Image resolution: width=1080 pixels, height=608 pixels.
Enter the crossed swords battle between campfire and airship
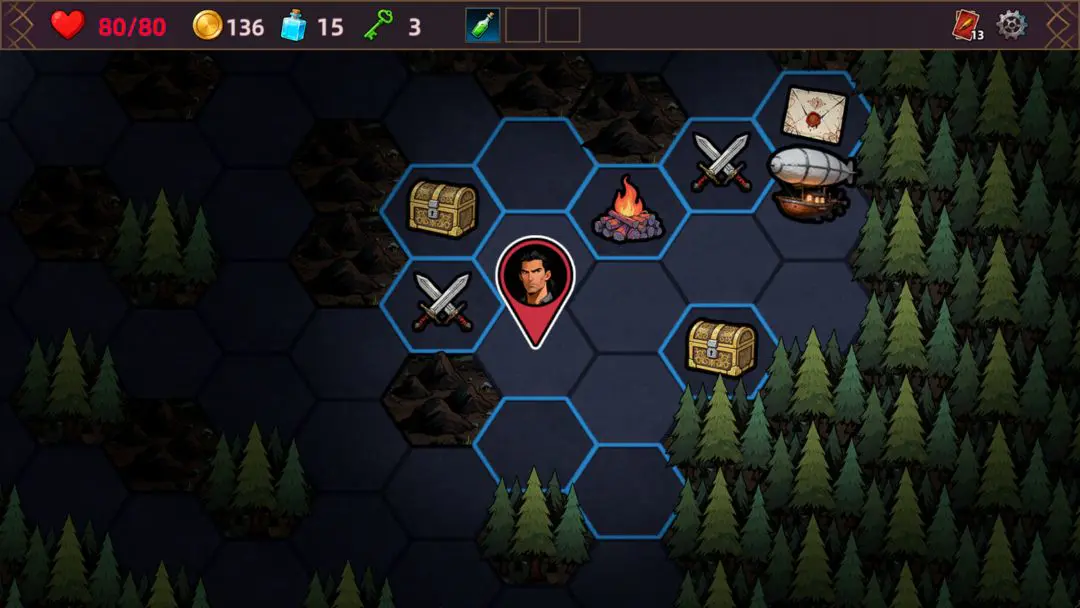(722, 161)
